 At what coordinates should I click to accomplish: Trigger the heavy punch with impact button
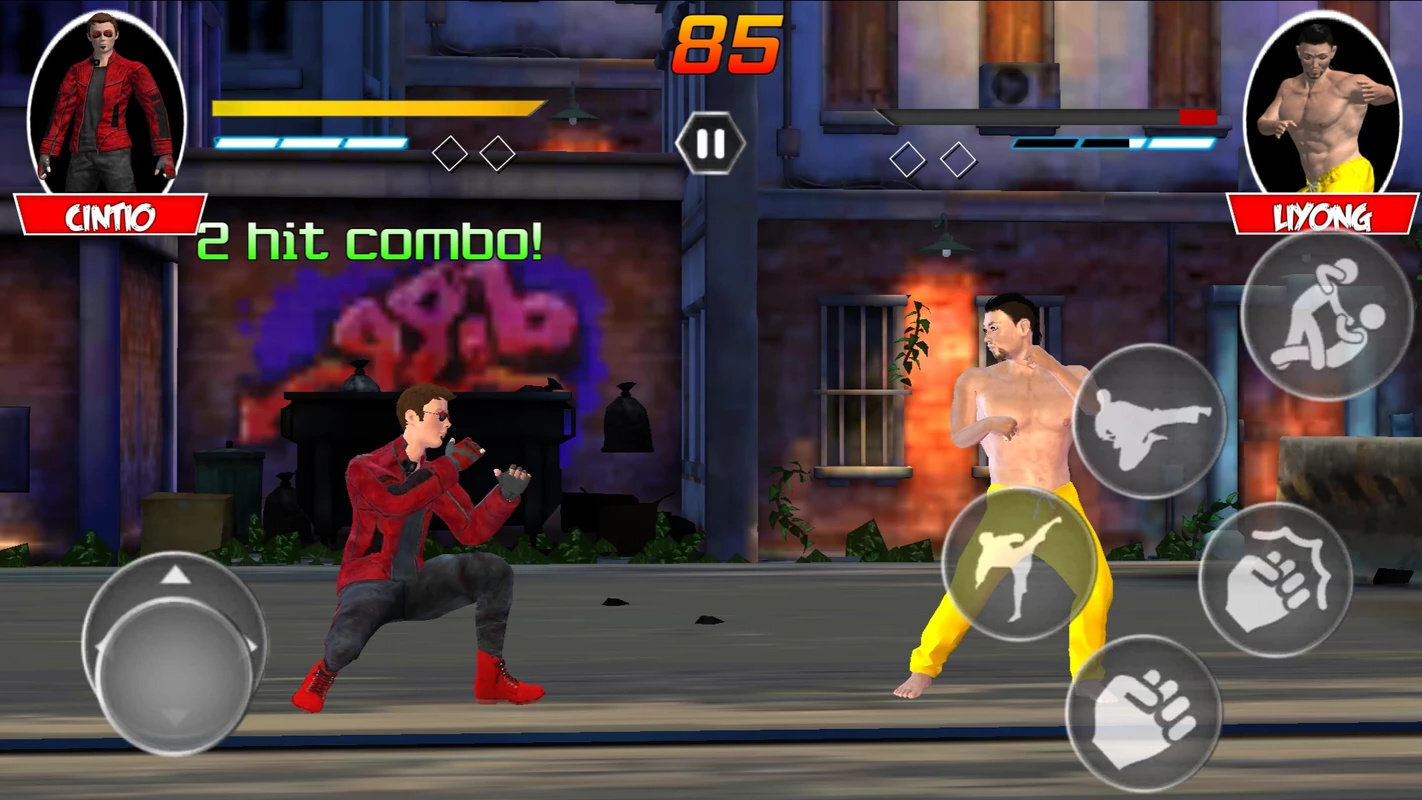pyautogui.click(x=1275, y=580)
